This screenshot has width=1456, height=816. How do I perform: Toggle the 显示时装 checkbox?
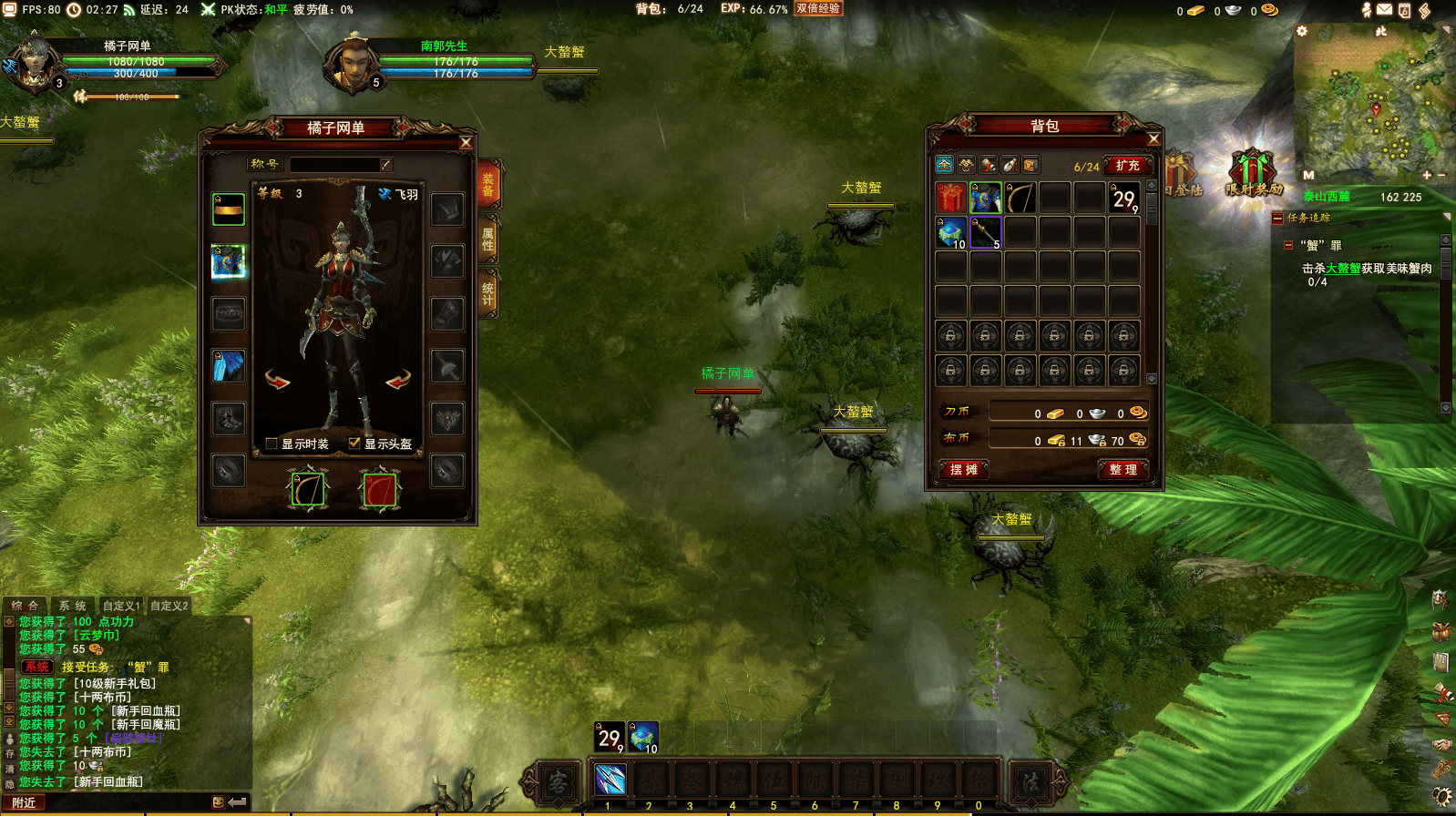coord(272,444)
